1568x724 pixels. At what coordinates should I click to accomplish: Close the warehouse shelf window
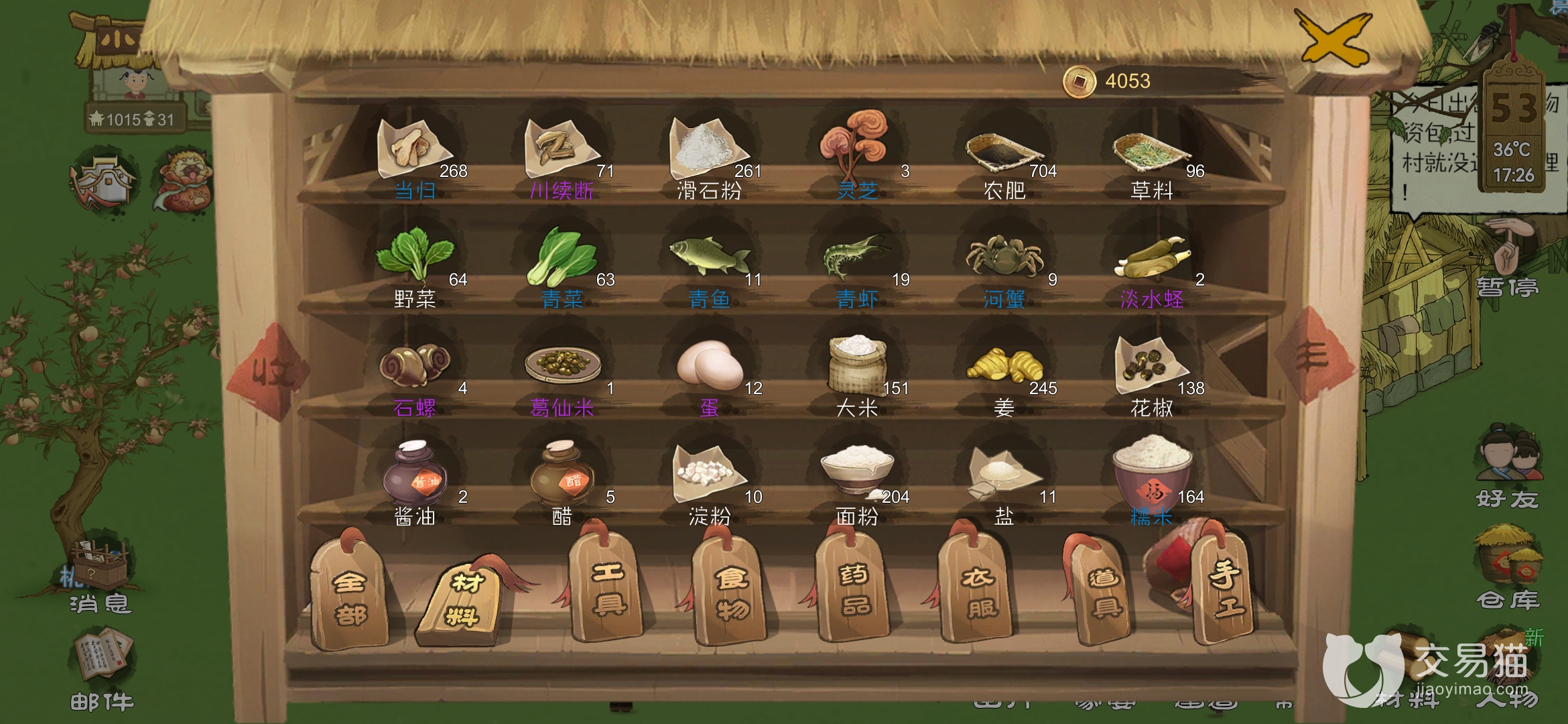click(x=1333, y=39)
